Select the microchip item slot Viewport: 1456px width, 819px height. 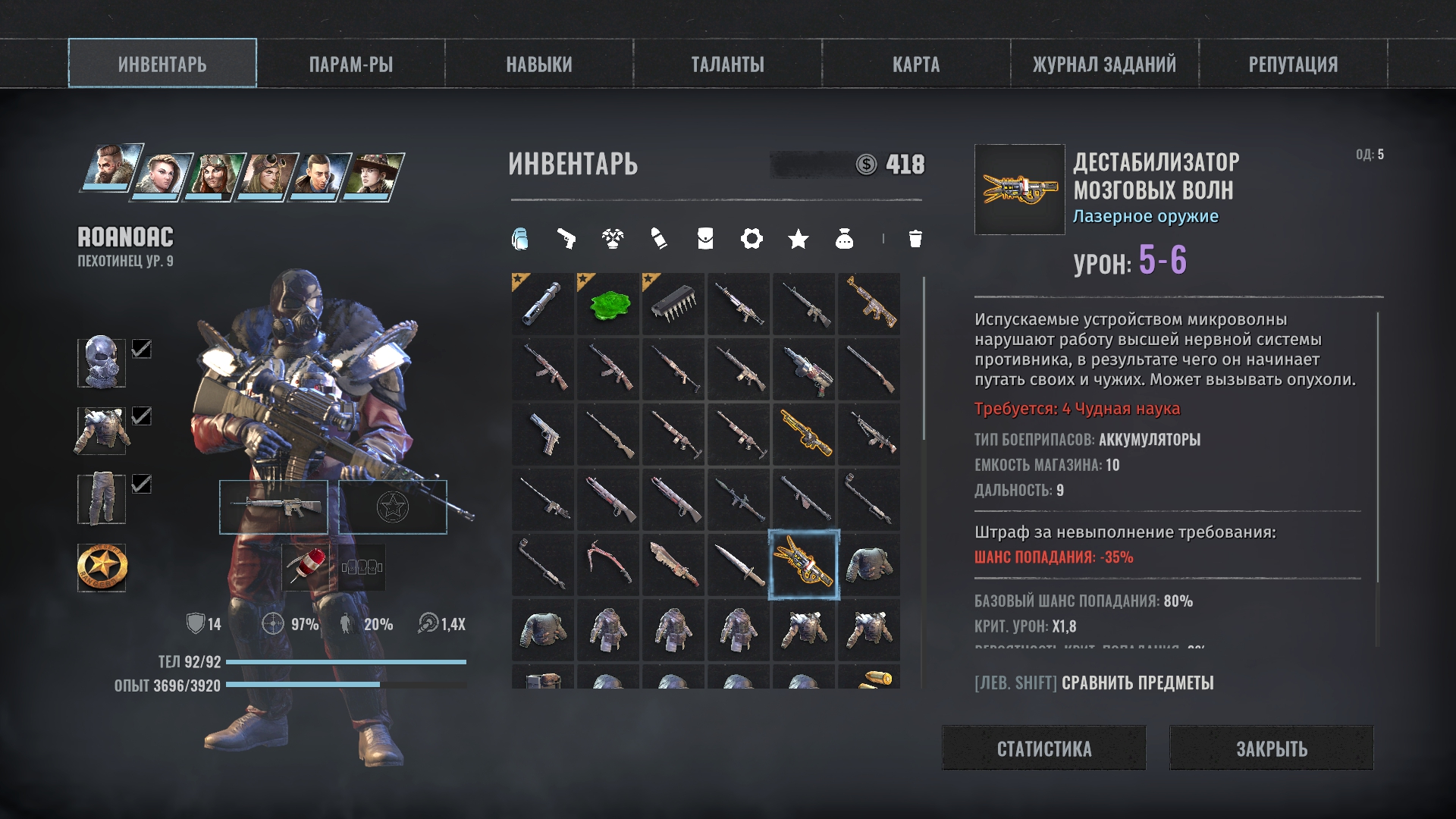(673, 305)
